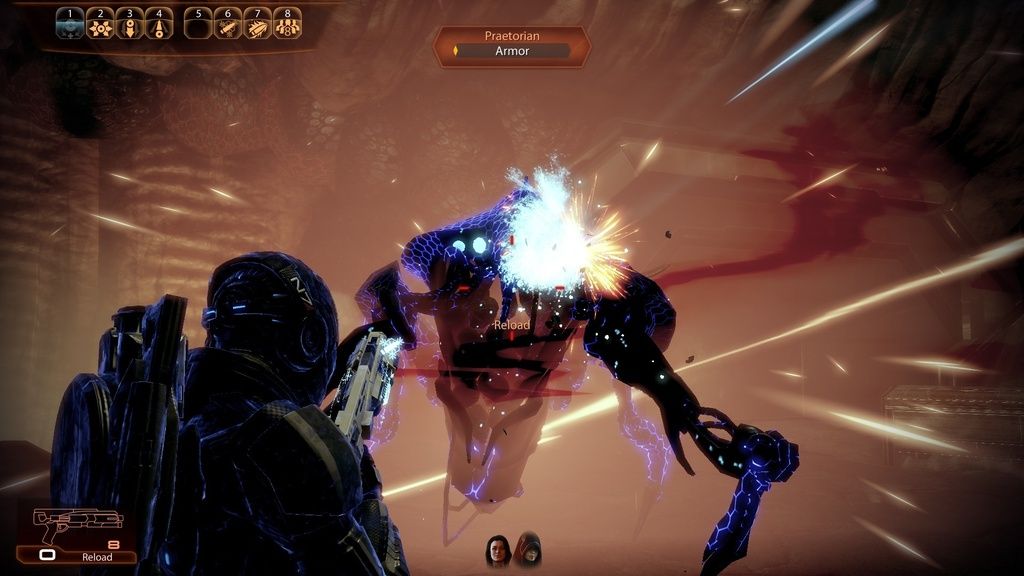The image size is (1024, 576).
Task: Enable the bullet ammo power in slot 6
Action: [228, 24]
